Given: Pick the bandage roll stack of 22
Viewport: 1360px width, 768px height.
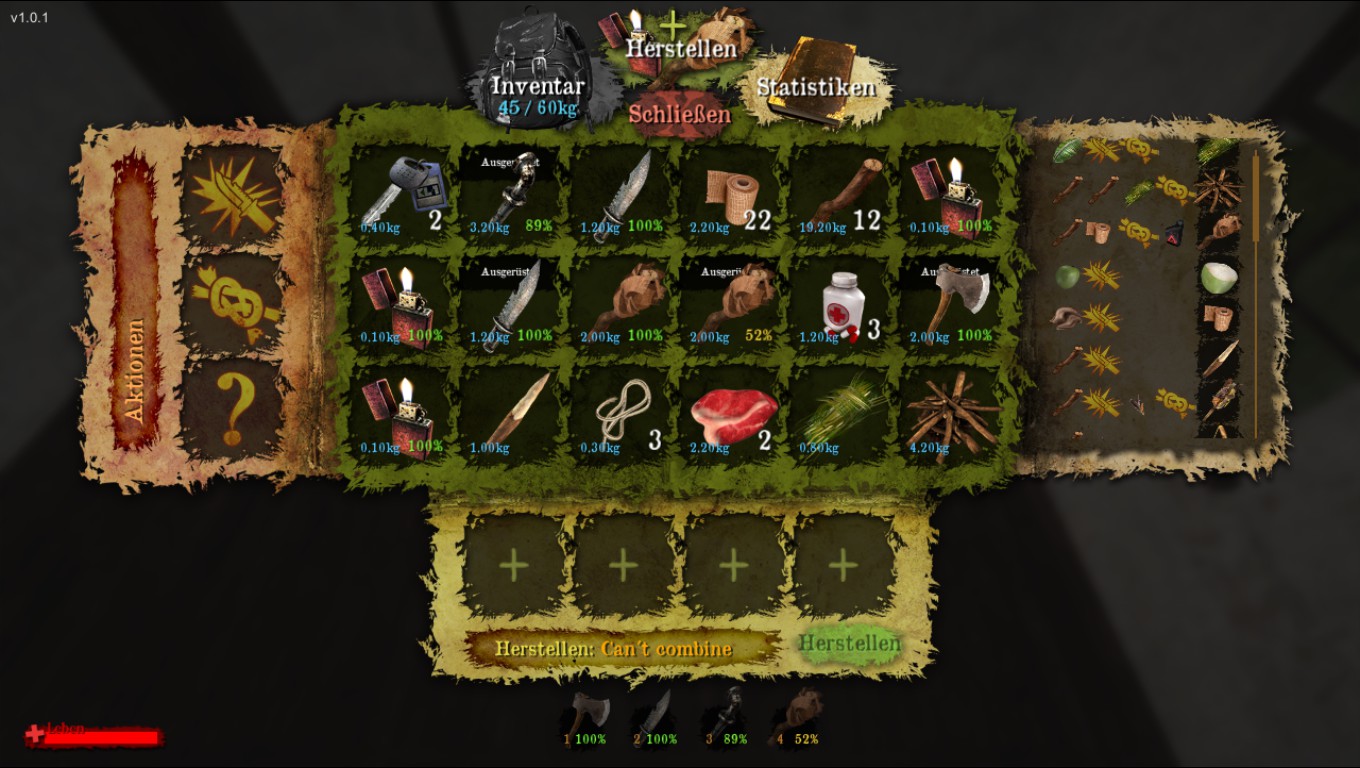Looking at the screenshot, I should [732, 194].
